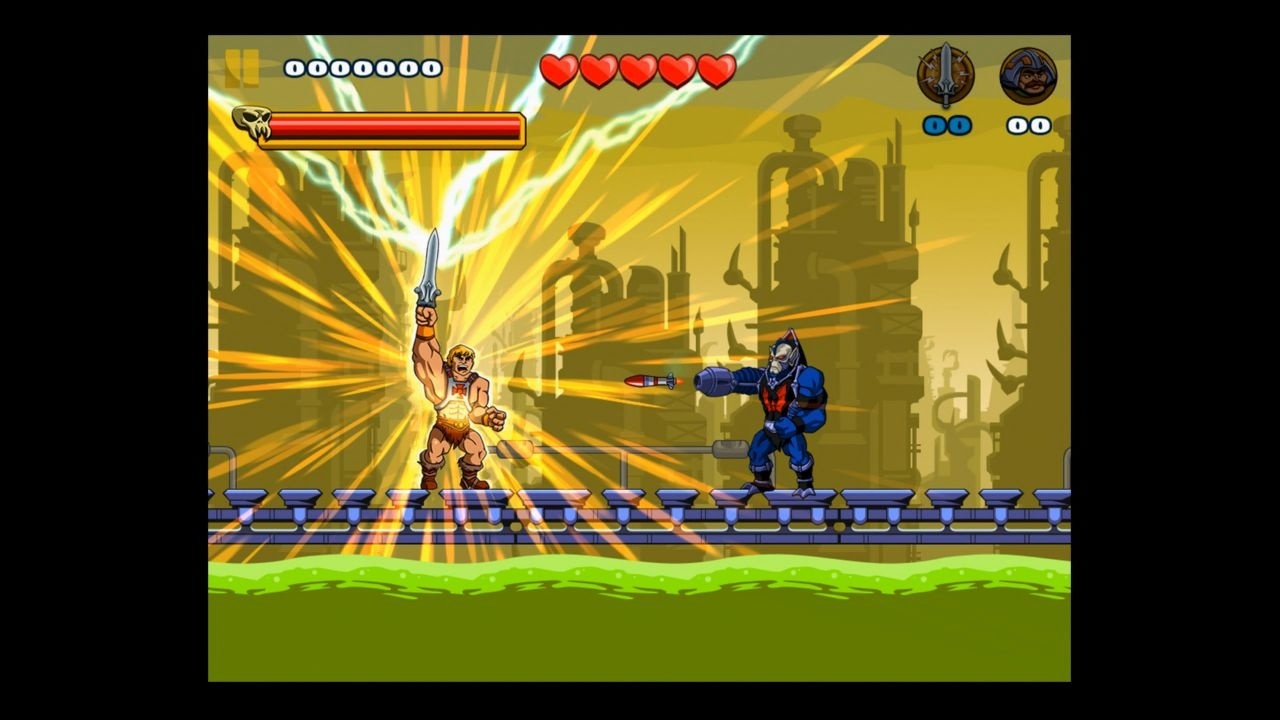
Task: Select the second heart icon
Action: coord(598,69)
